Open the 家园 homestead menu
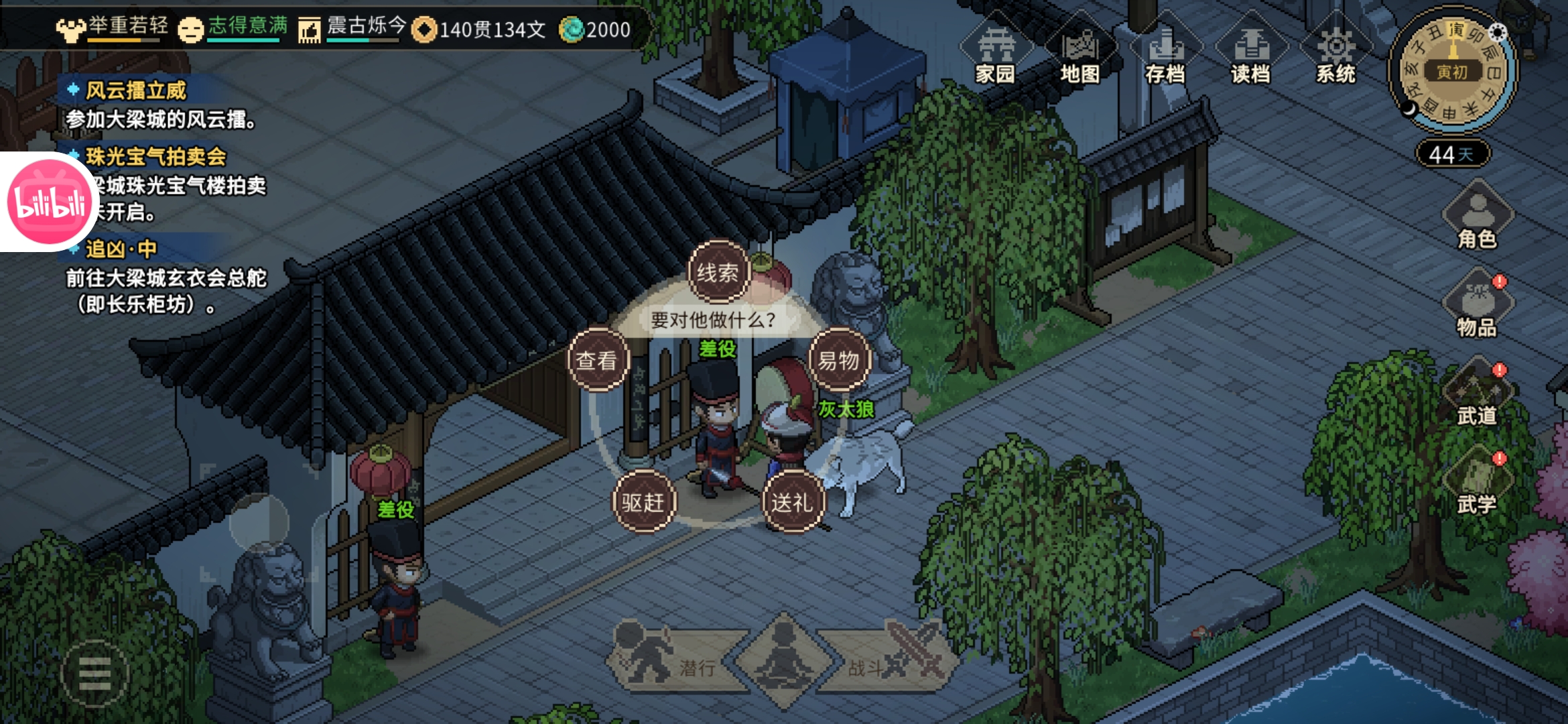This screenshot has width=1568, height=724. point(996,55)
